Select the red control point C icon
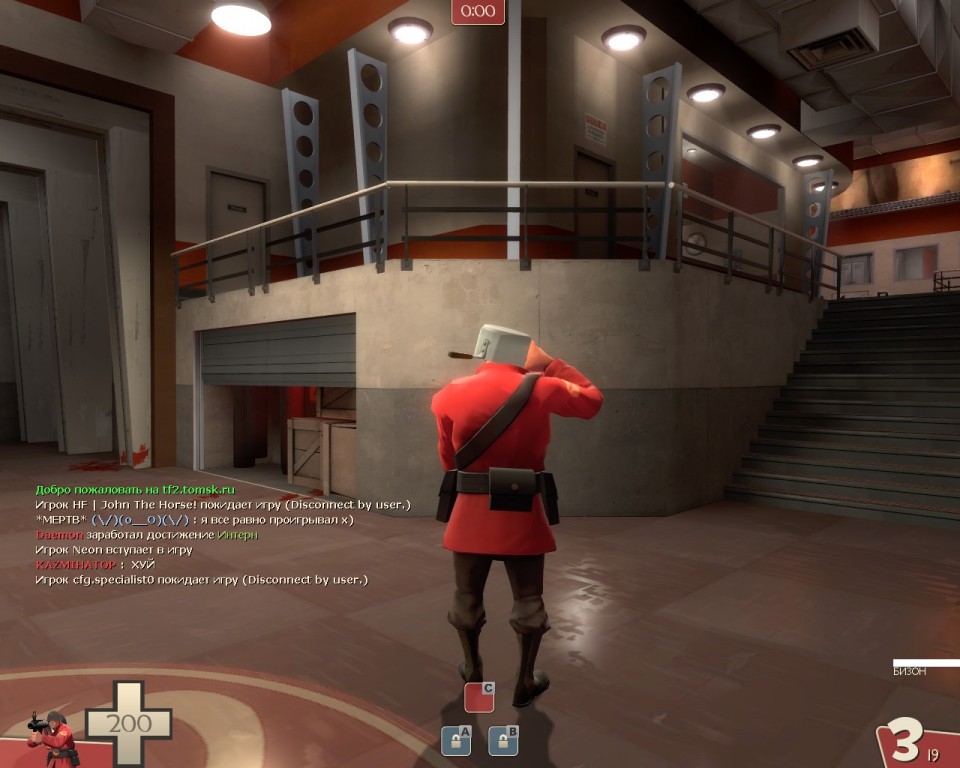Image resolution: width=960 pixels, height=768 pixels. 479,697
